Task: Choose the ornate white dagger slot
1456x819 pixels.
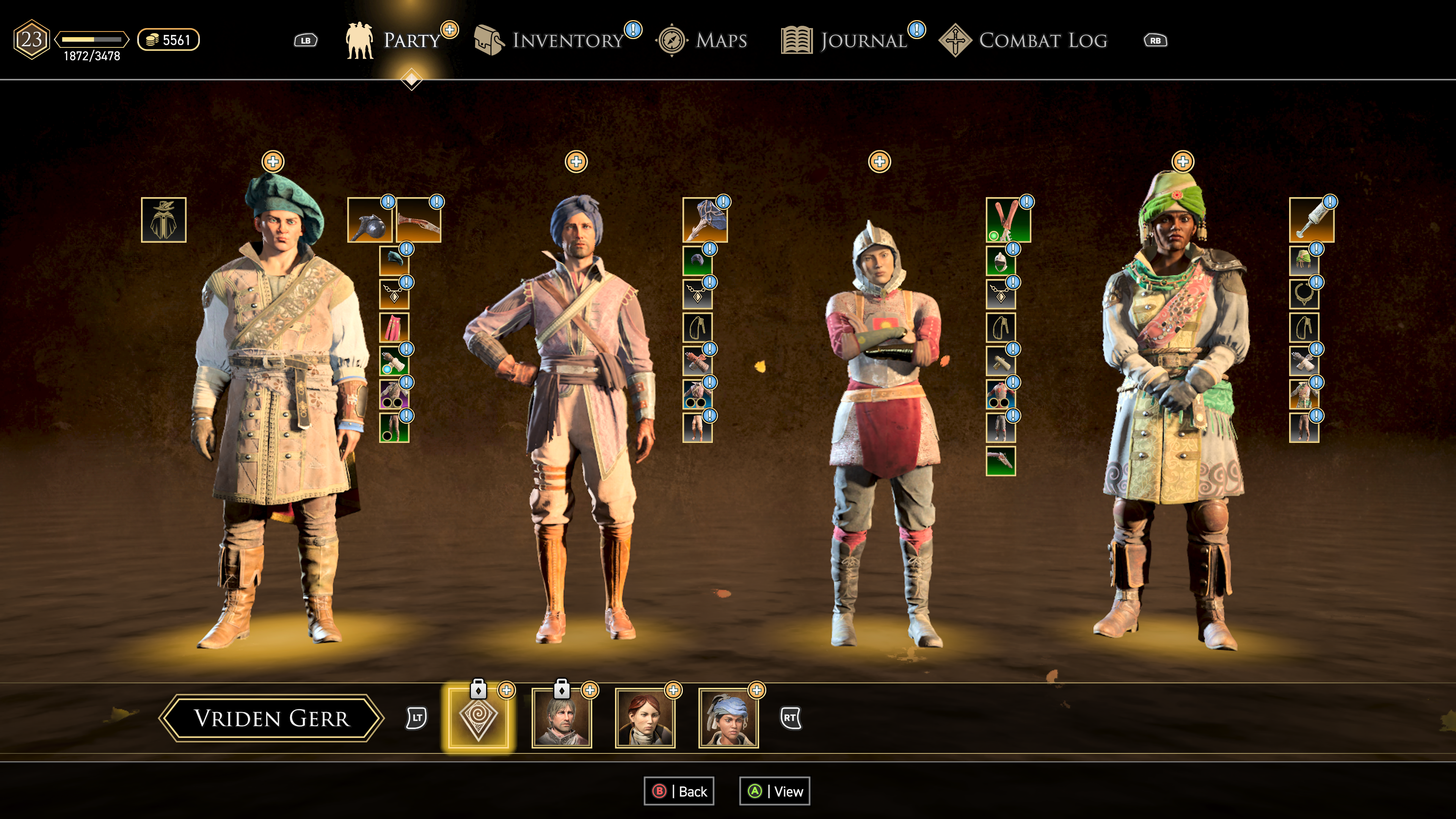Action: pos(1311,220)
